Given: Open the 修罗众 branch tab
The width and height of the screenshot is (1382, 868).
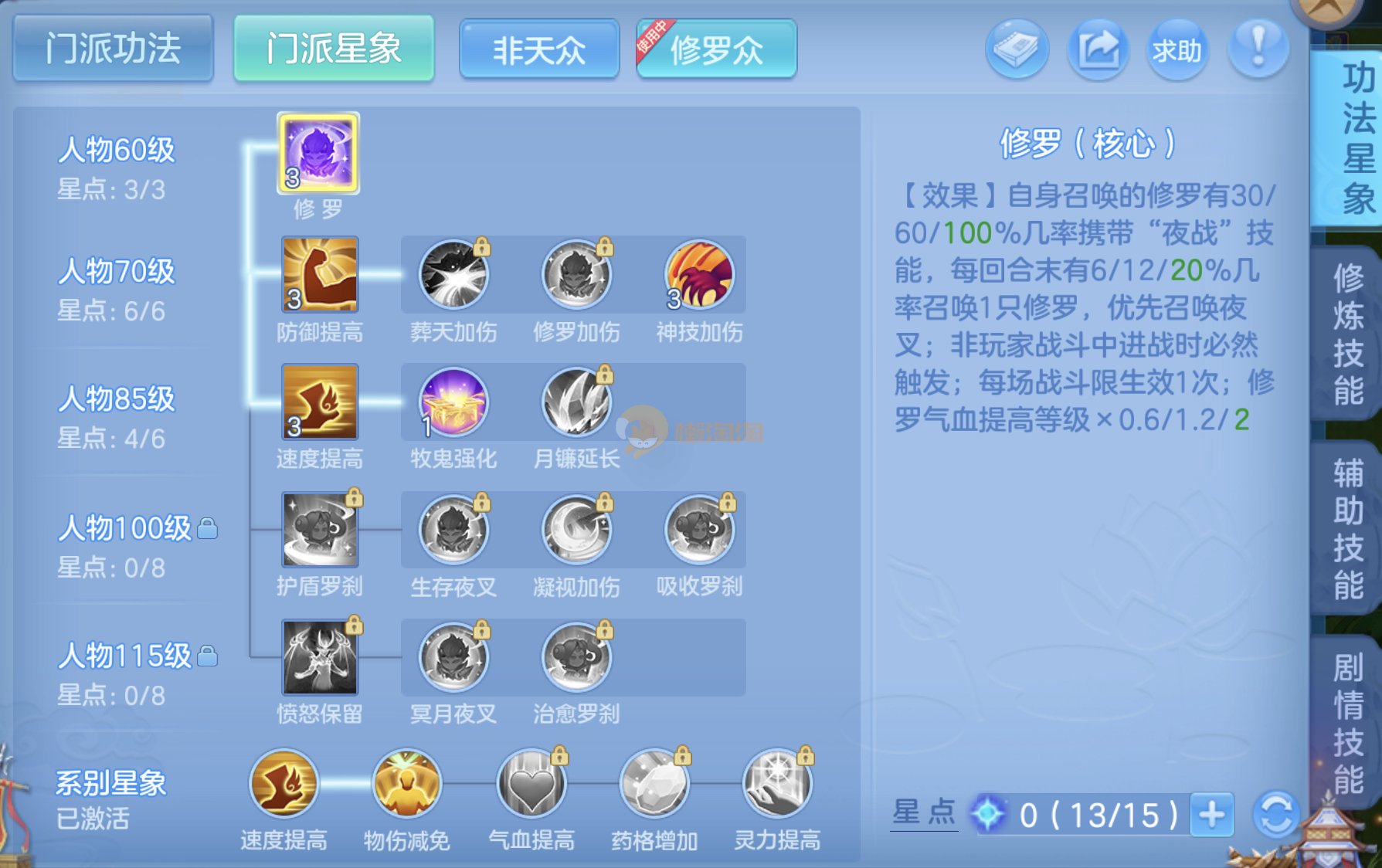Looking at the screenshot, I should 716,50.
